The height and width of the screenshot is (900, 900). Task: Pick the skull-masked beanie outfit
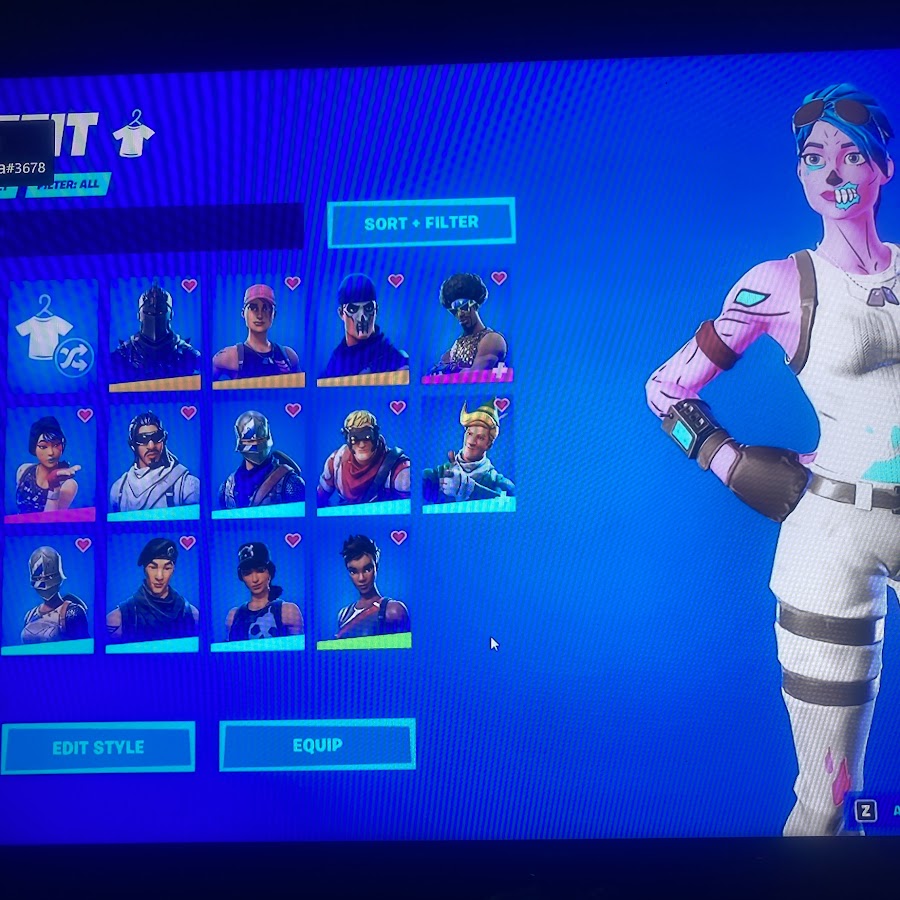362,330
